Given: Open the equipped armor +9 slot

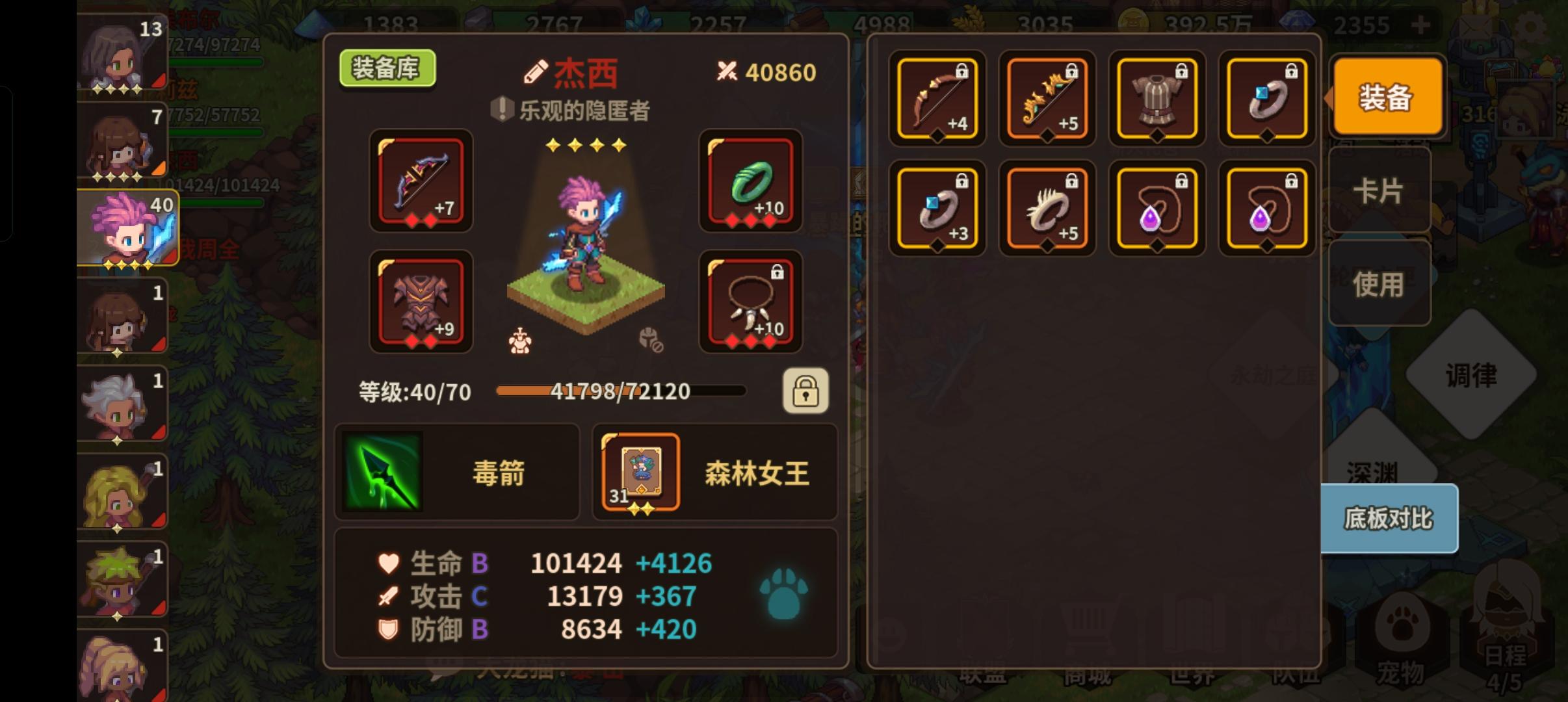Looking at the screenshot, I should [x=420, y=303].
